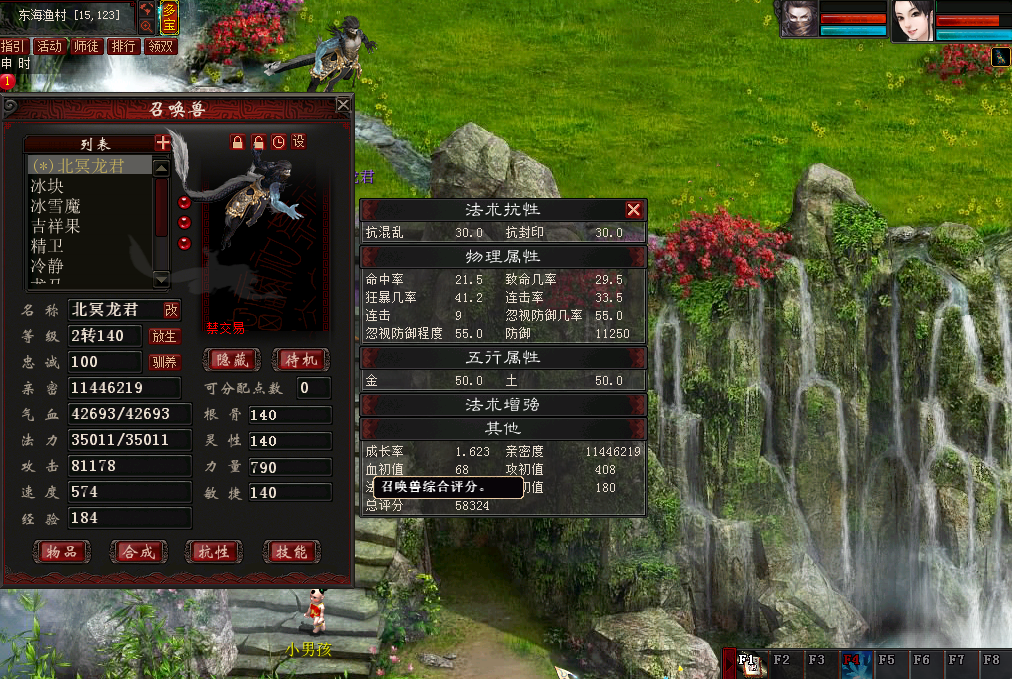Show the 抗性 resistance panel
Screen dimensions: 1012x679
point(214,551)
